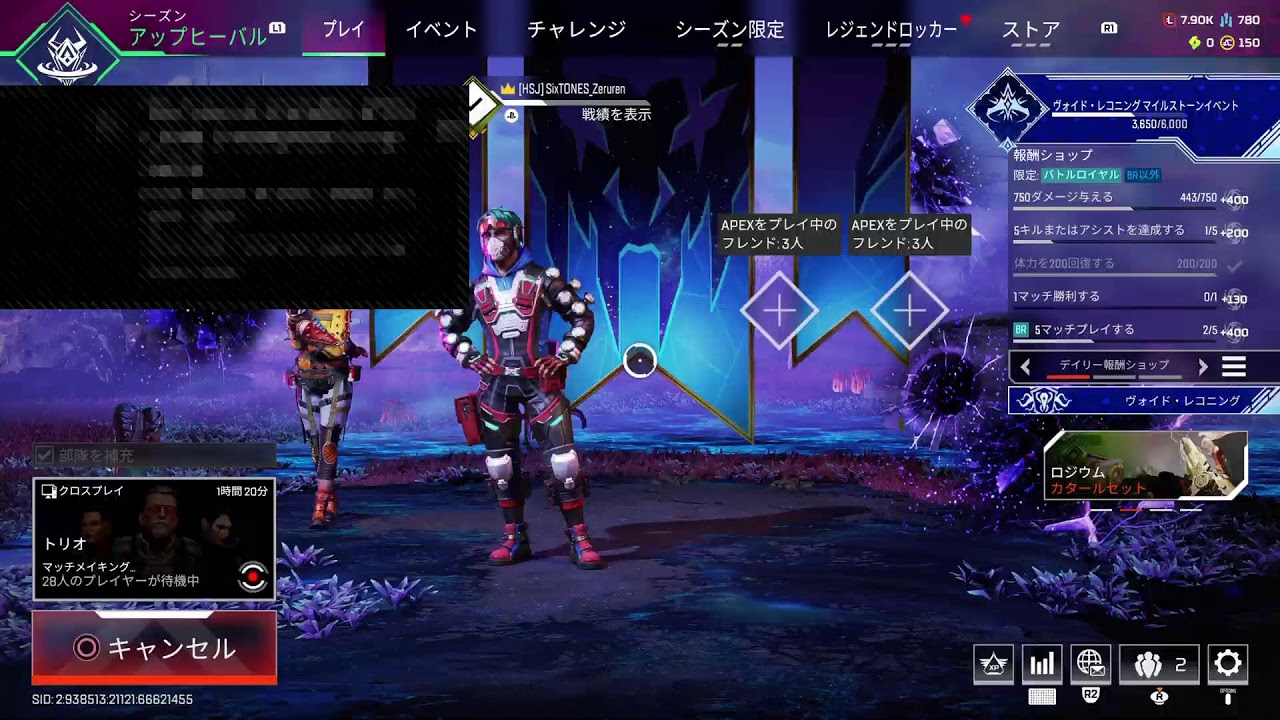The image size is (1280, 720).
Task: Click an empty teammate invite diamond slot
Action: click(779, 311)
